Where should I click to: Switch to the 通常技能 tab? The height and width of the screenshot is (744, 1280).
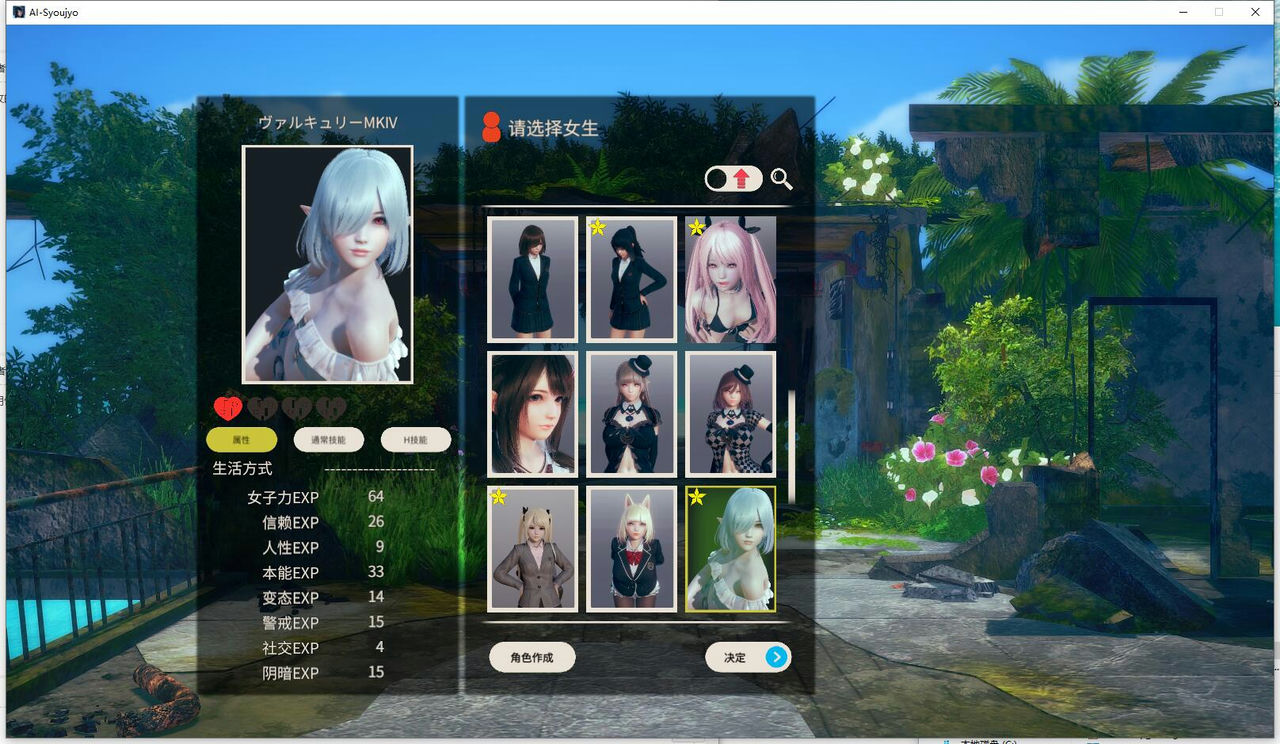coord(331,439)
